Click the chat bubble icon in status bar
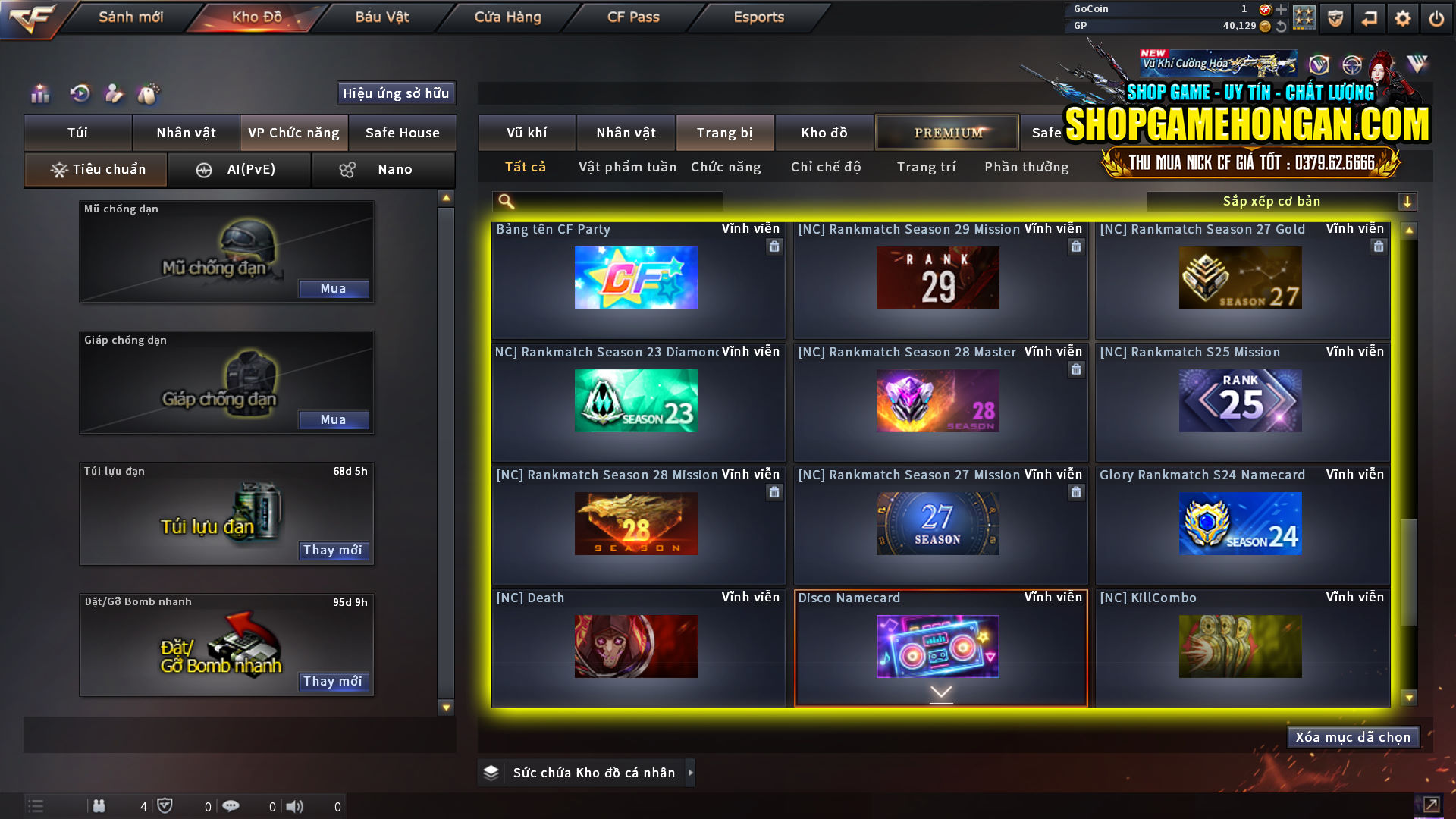 [231, 806]
